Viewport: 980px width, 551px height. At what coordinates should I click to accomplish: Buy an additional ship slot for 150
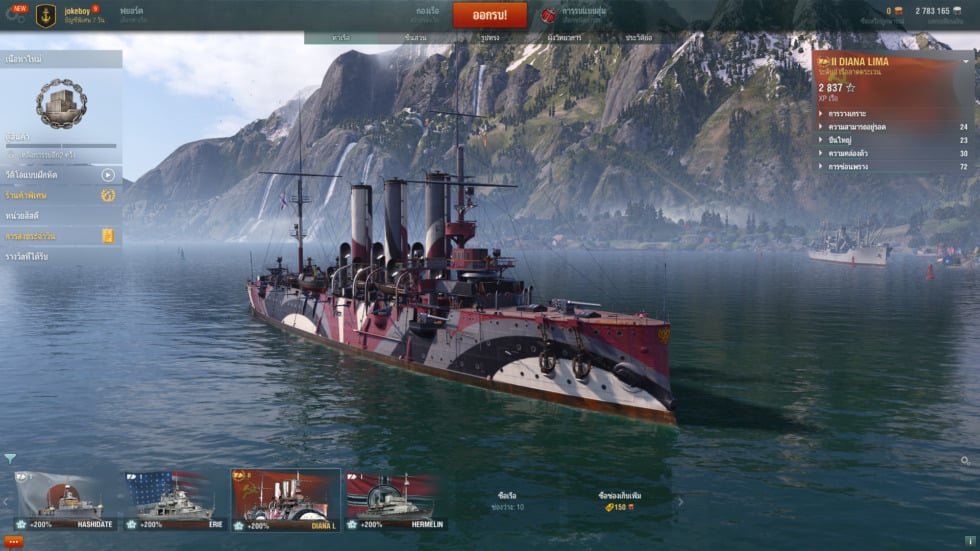coord(618,501)
